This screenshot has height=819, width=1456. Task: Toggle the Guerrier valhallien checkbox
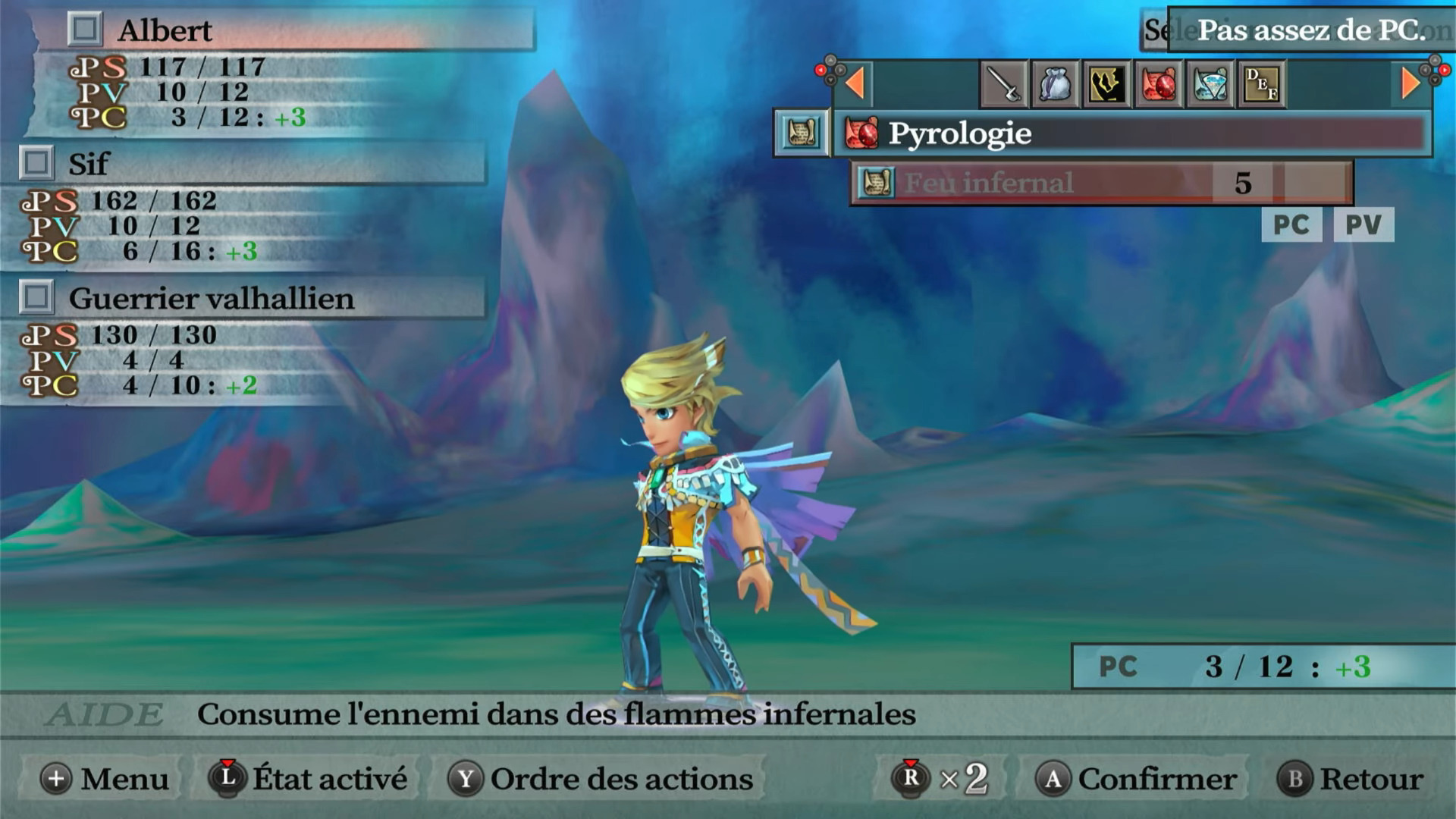36,297
